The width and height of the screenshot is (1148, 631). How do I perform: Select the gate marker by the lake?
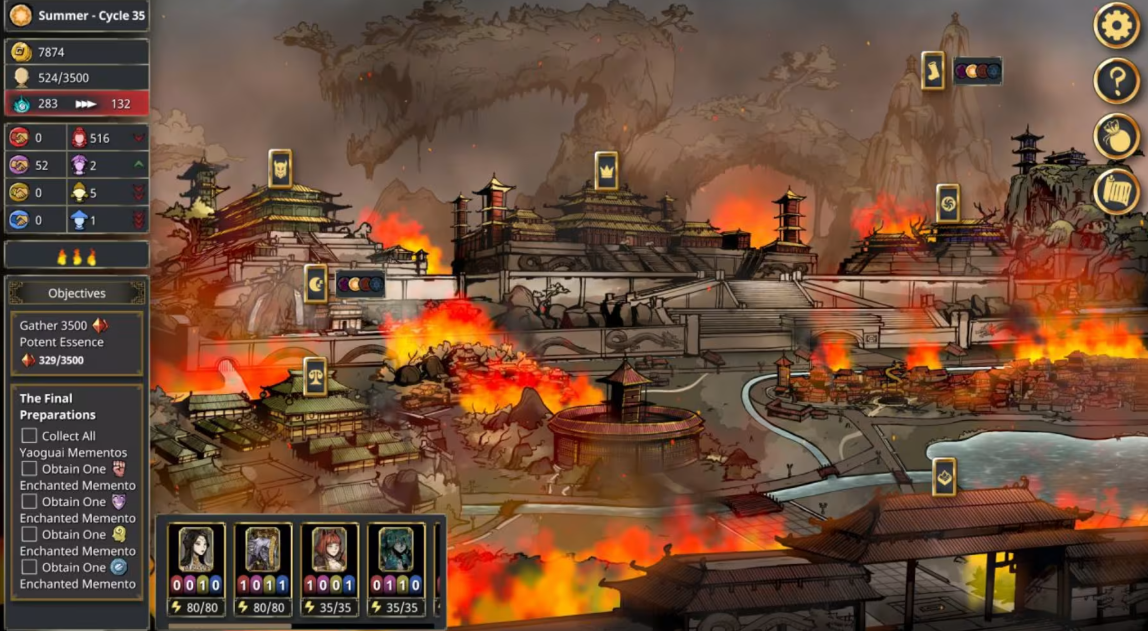[944, 477]
